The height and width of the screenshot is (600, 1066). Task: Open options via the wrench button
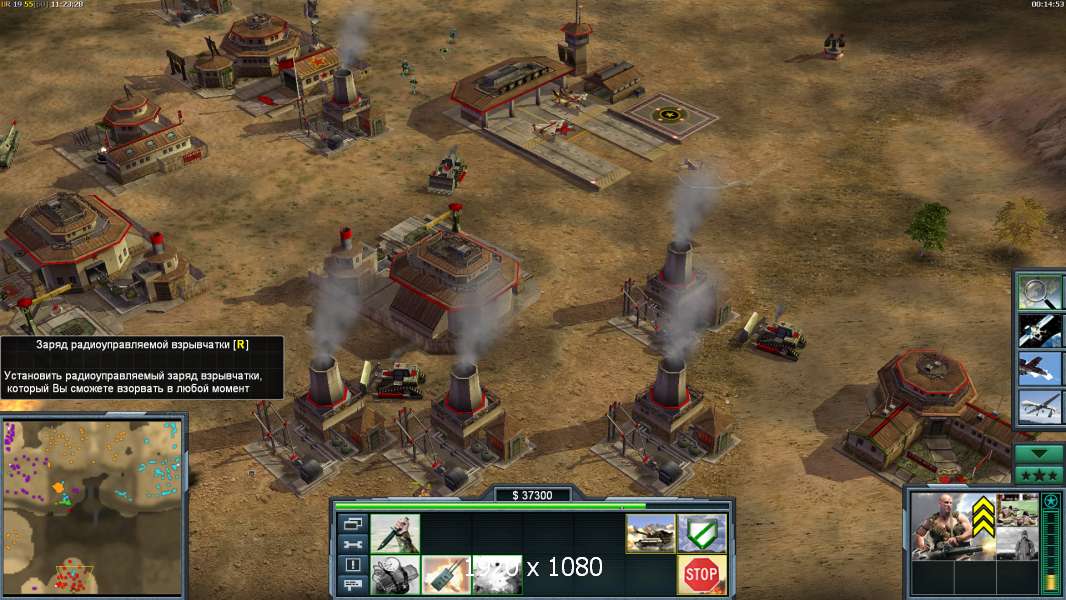[352, 544]
